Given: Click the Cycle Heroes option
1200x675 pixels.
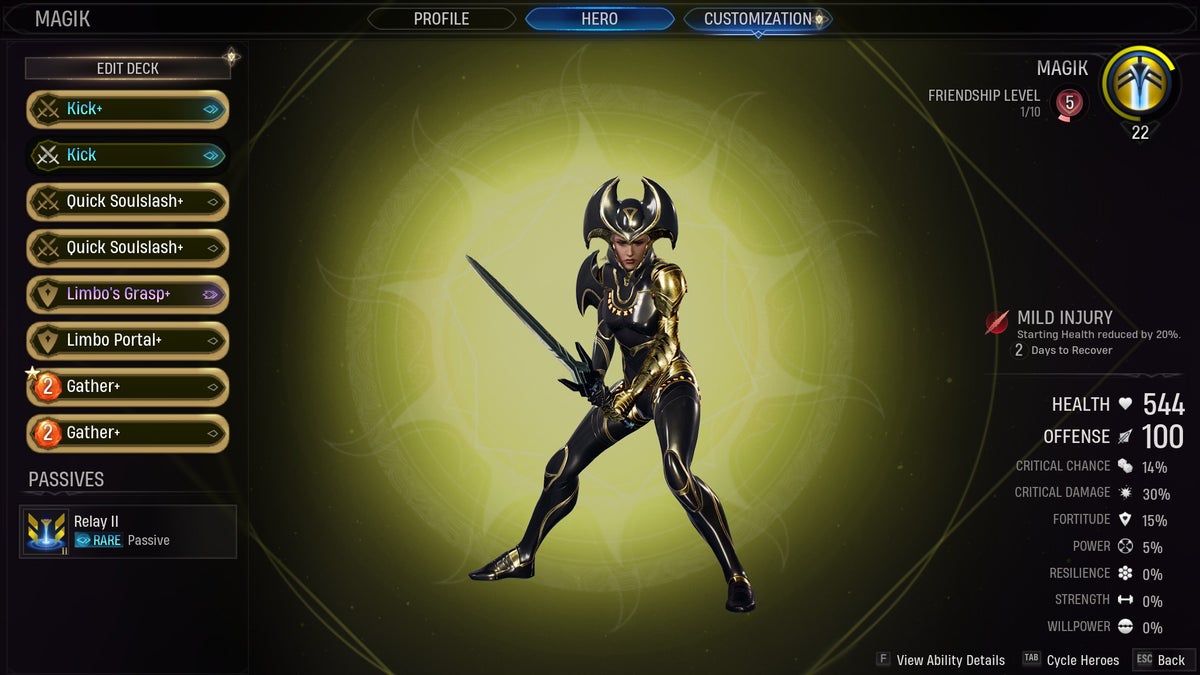Looking at the screenshot, I should click(x=1072, y=660).
